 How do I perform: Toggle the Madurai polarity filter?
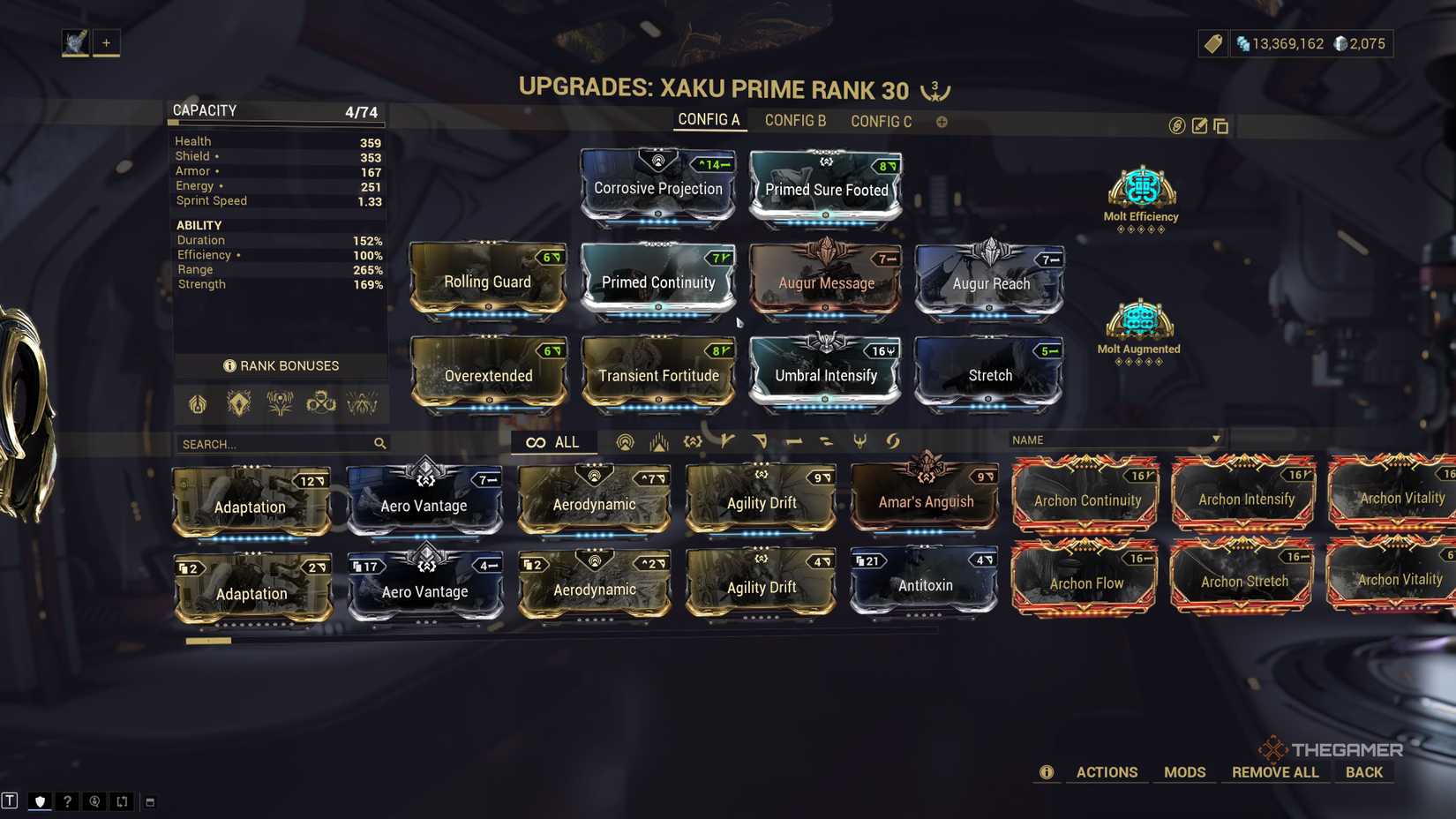pyautogui.click(x=726, y=440)
